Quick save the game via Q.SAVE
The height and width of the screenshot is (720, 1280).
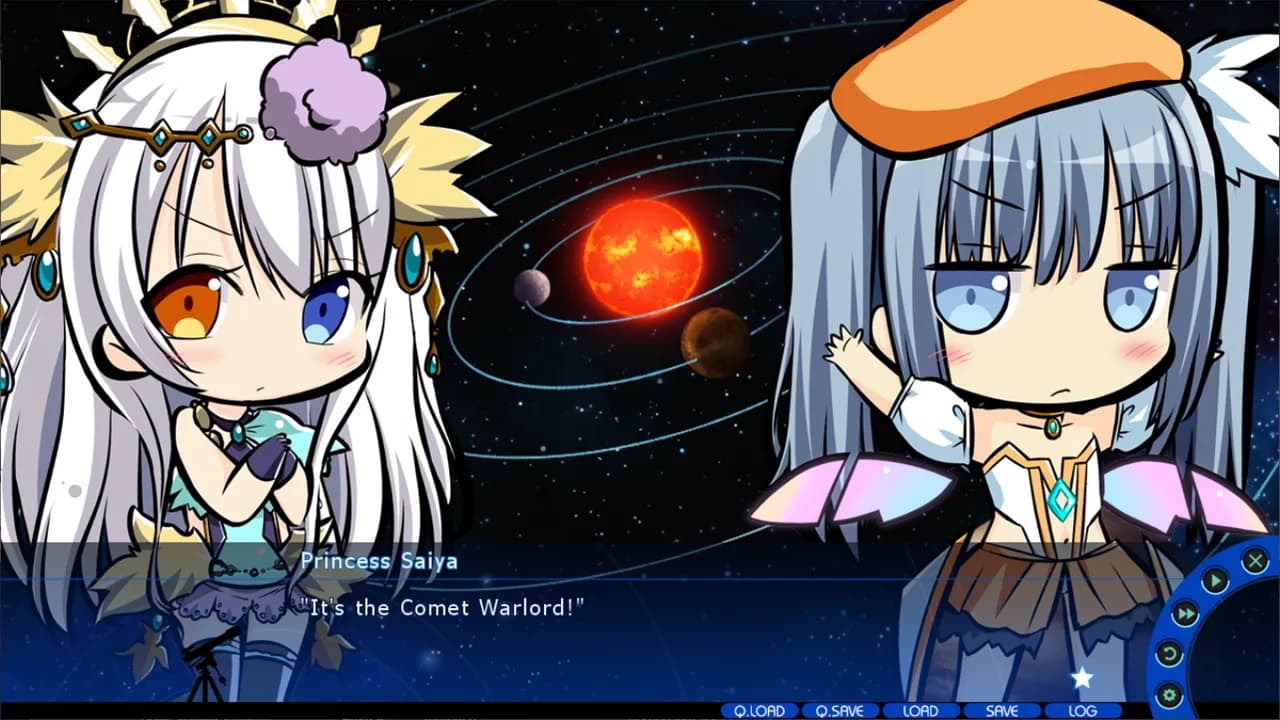[840, 709]
